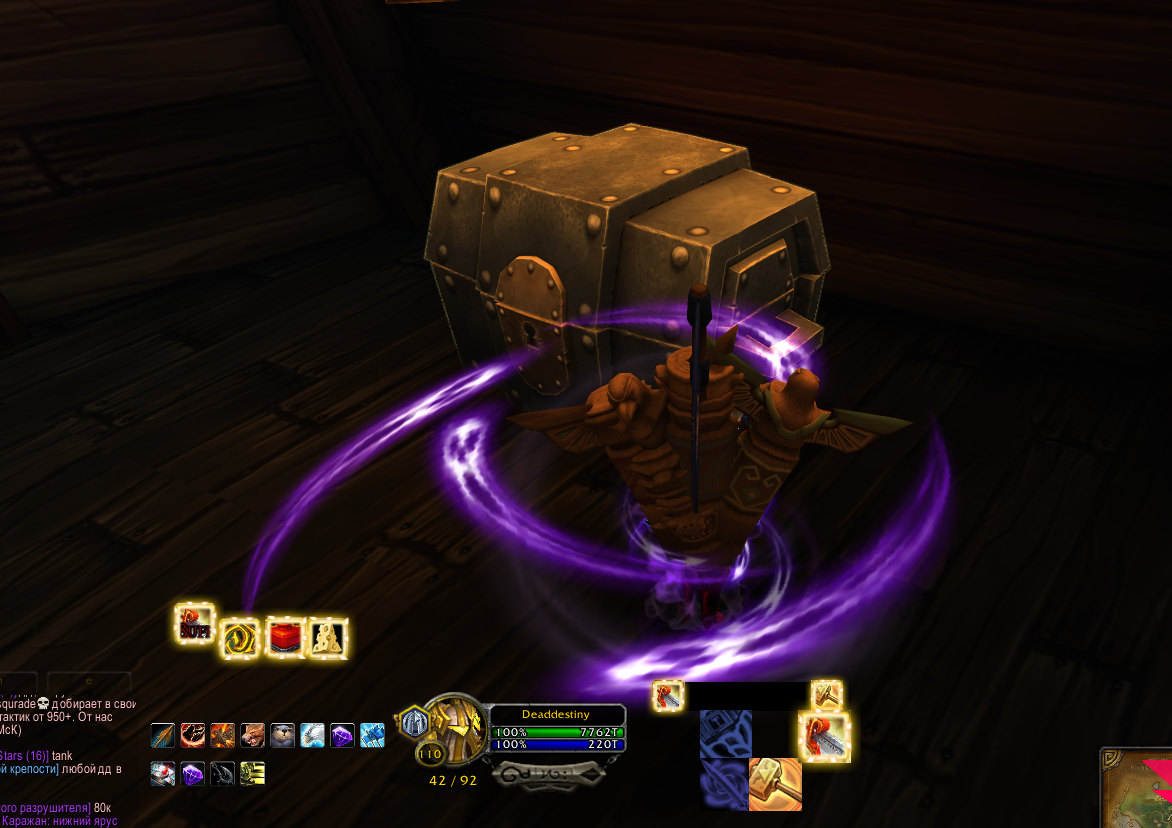Use the glowing yellow-green swirl ability
This screenshot has height=828, width=1172.
coord(241,636)
